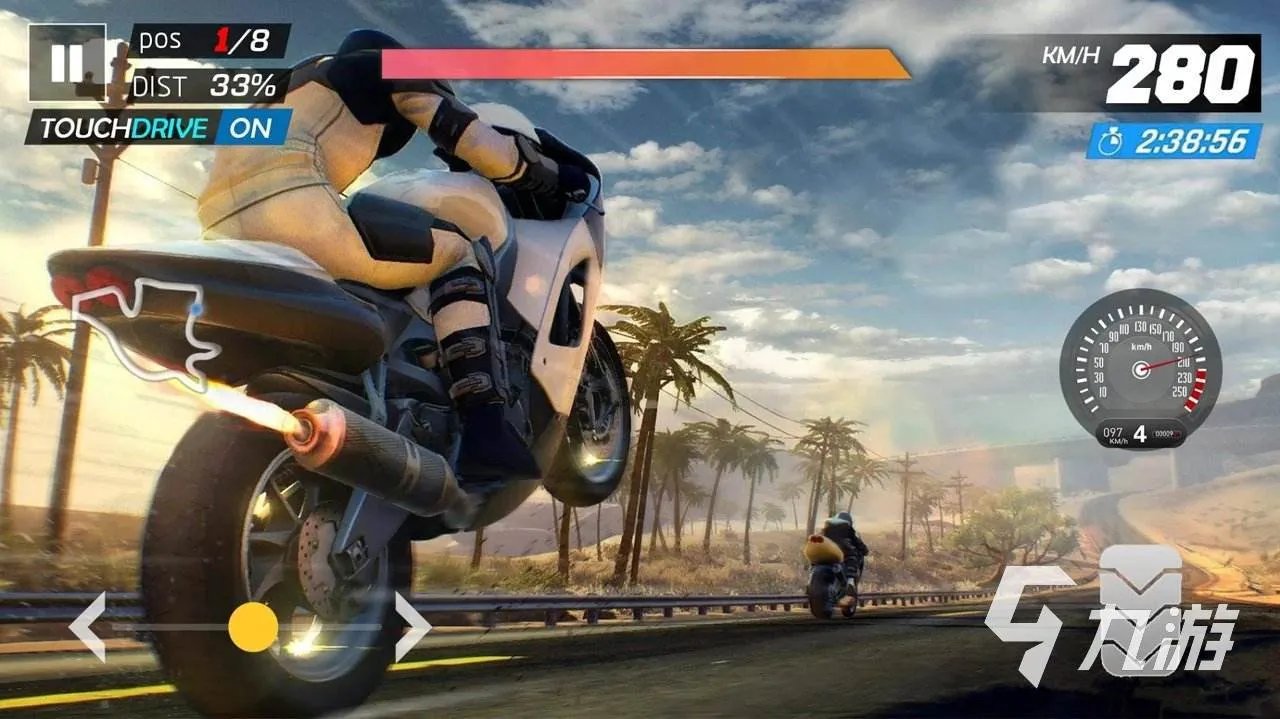Steer left with the left arrow
The height and width of the screenshot is (719, 1280).
pos(88,627)
